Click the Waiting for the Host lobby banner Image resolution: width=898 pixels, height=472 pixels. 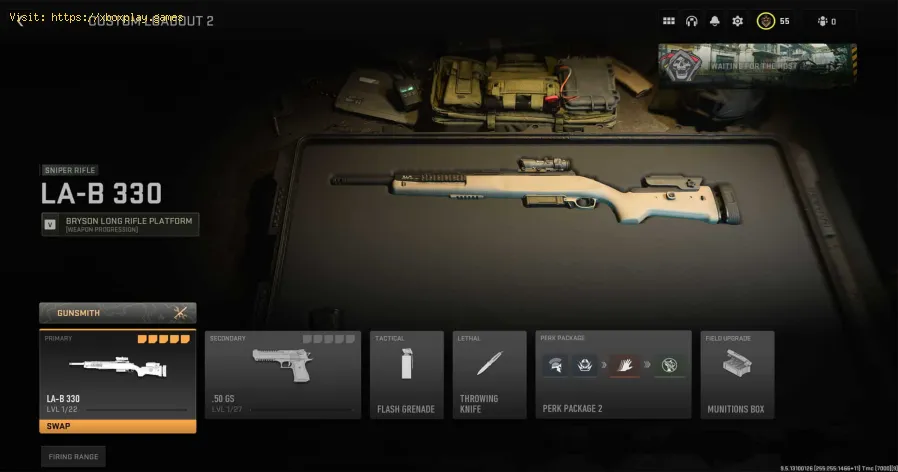tap(756, 66)
